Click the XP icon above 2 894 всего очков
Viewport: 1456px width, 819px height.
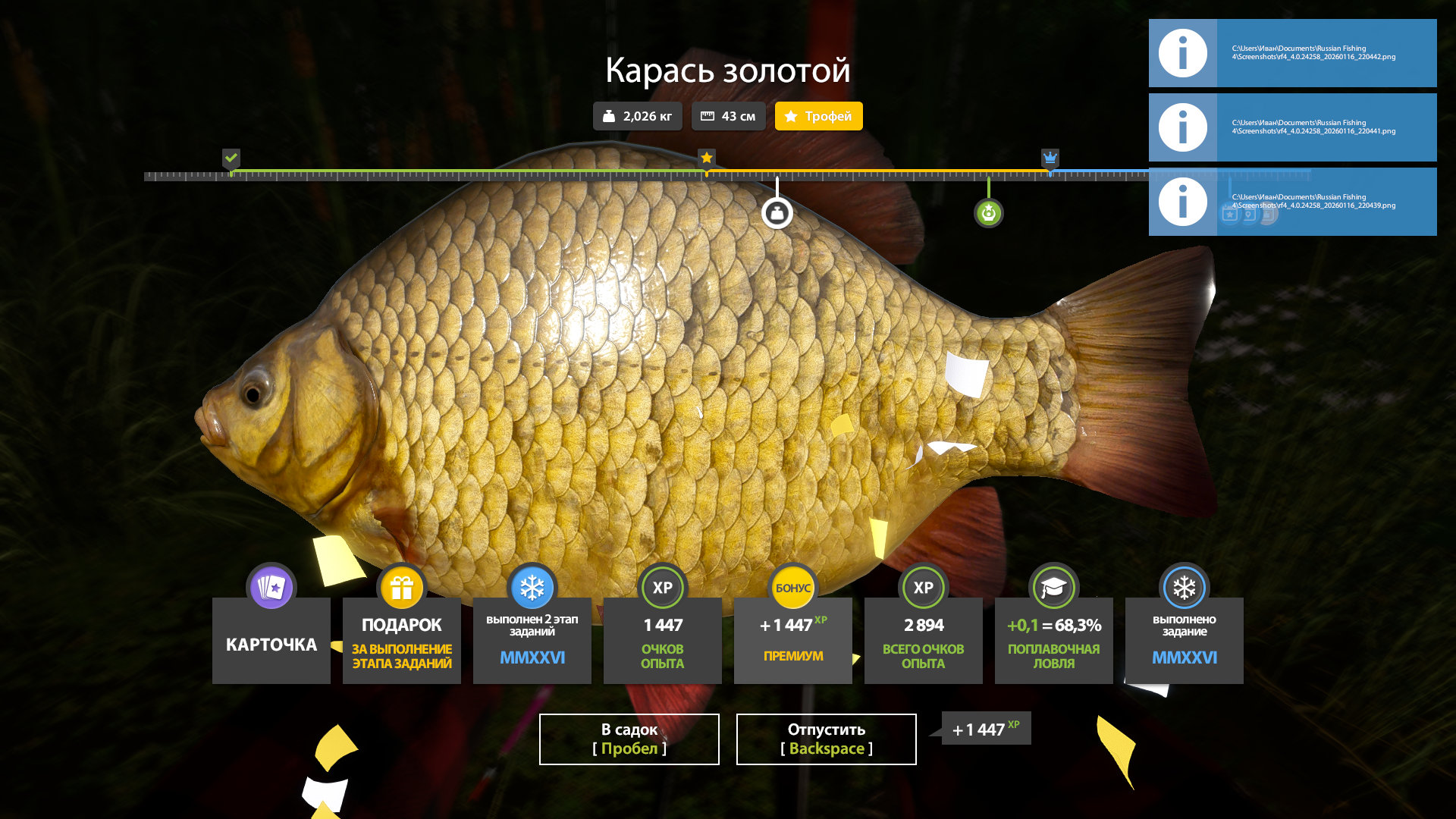(x=923, y=587)
